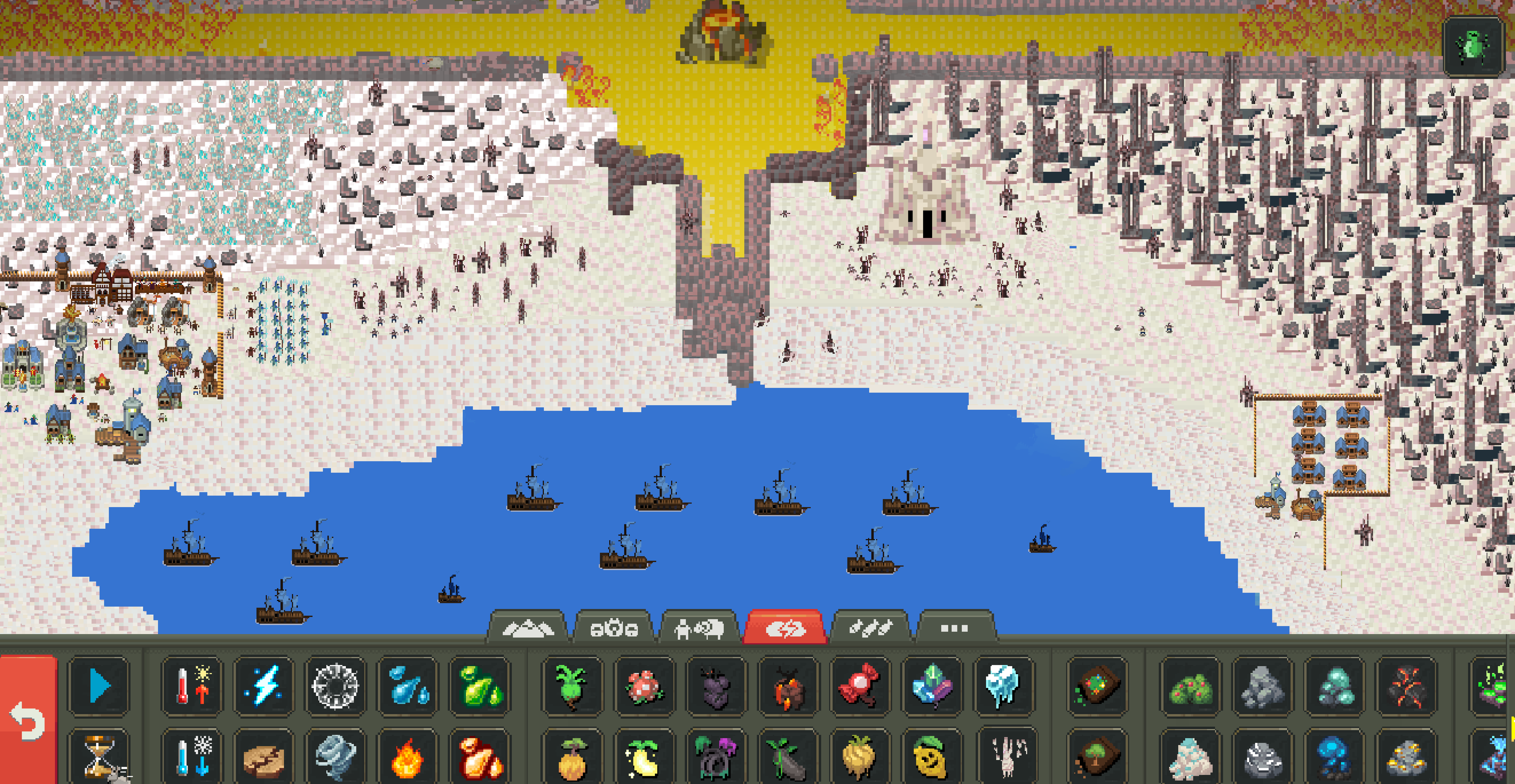Open the terrain mountains tab
The width and height of the screenshot is (1515, 784).
527,628
